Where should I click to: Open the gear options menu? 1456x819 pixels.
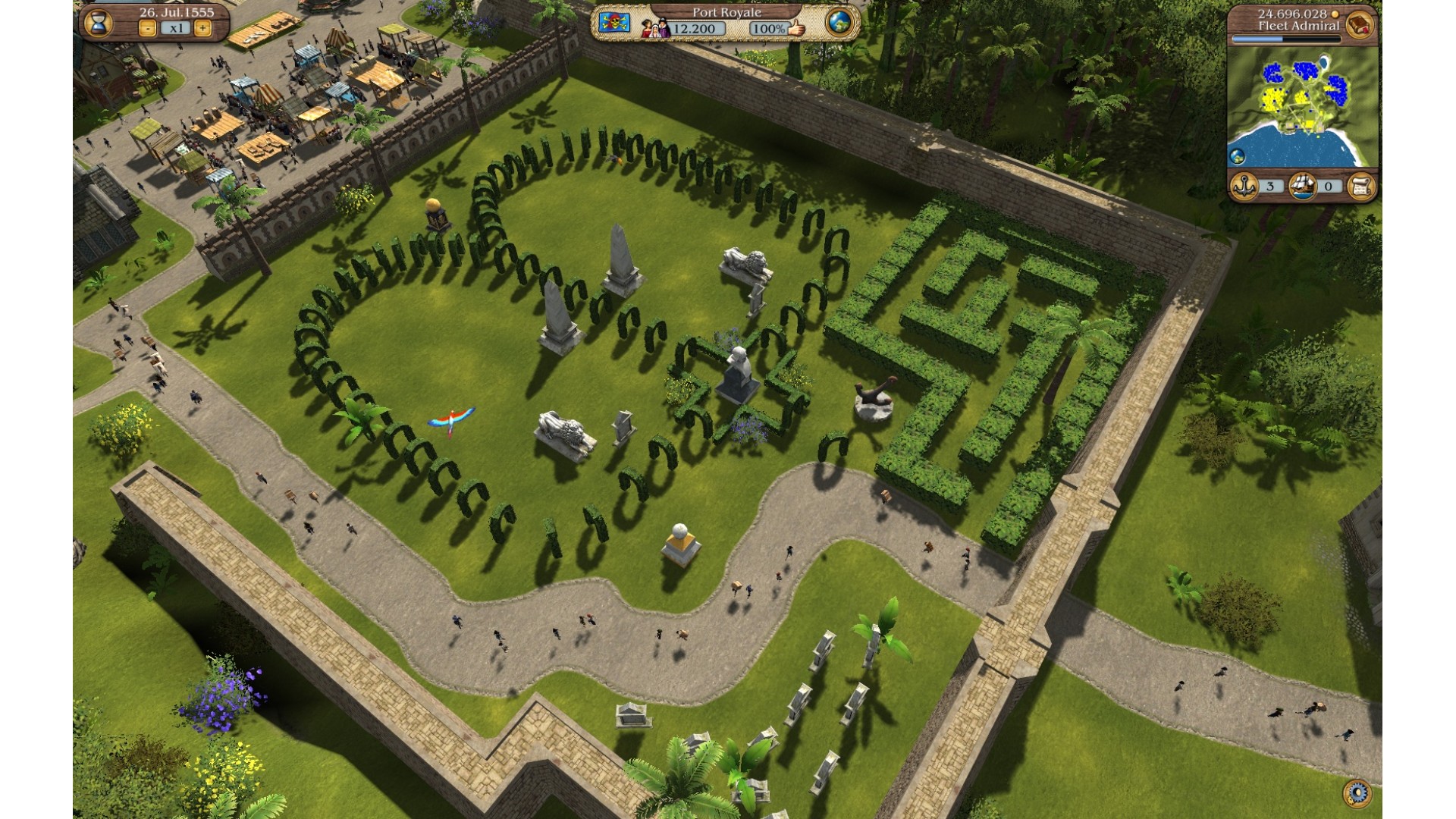tap(1357, 793)
